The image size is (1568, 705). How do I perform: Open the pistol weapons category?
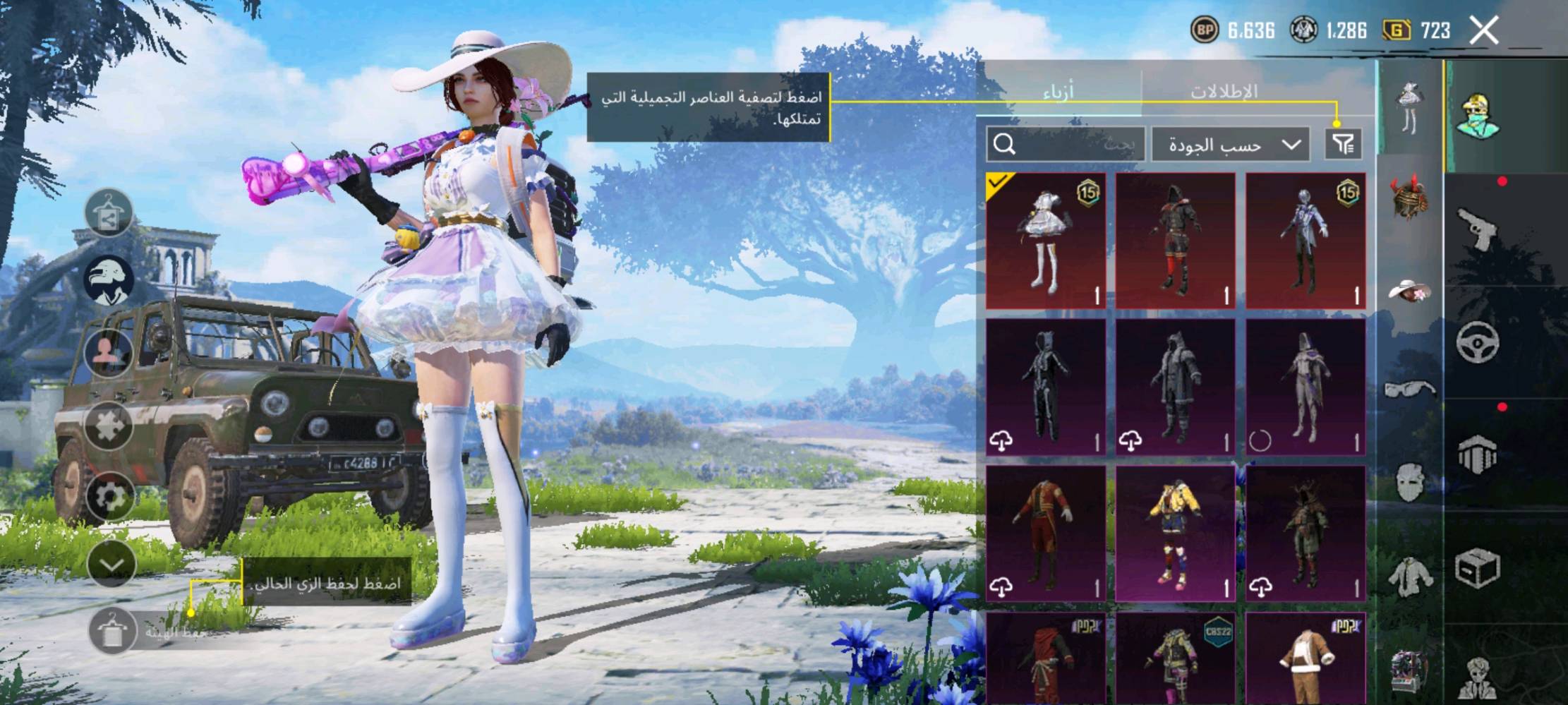point(1477,228)
